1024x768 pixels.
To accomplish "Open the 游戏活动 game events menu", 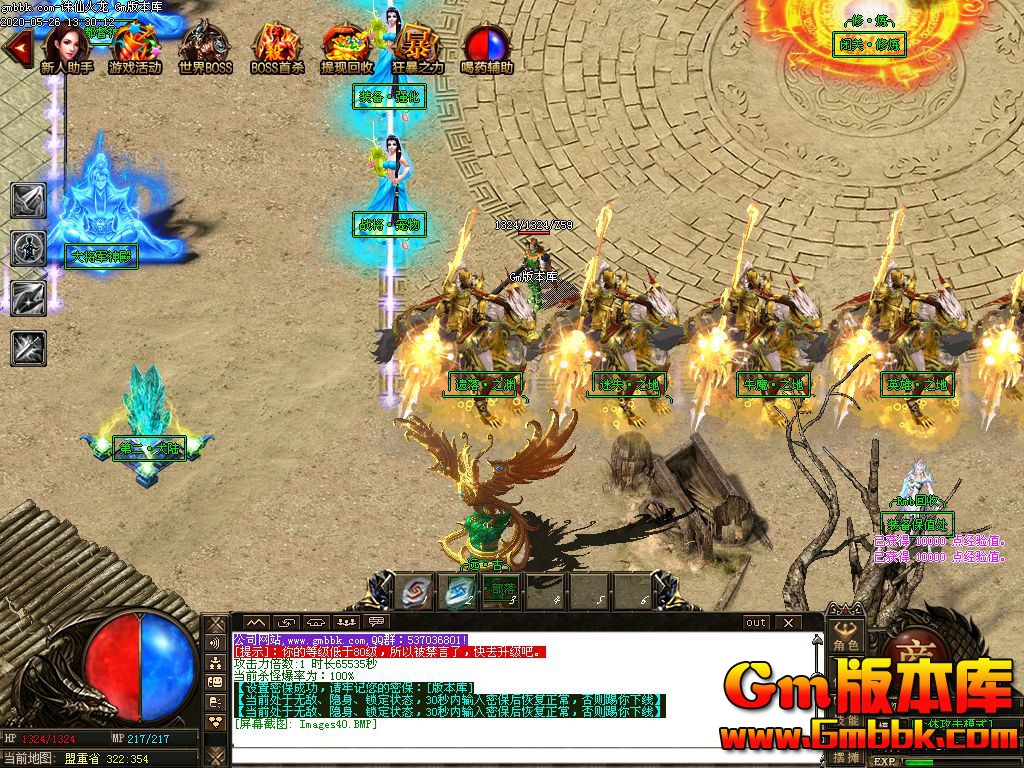I will pyautogui.click(x=135, y=48).
